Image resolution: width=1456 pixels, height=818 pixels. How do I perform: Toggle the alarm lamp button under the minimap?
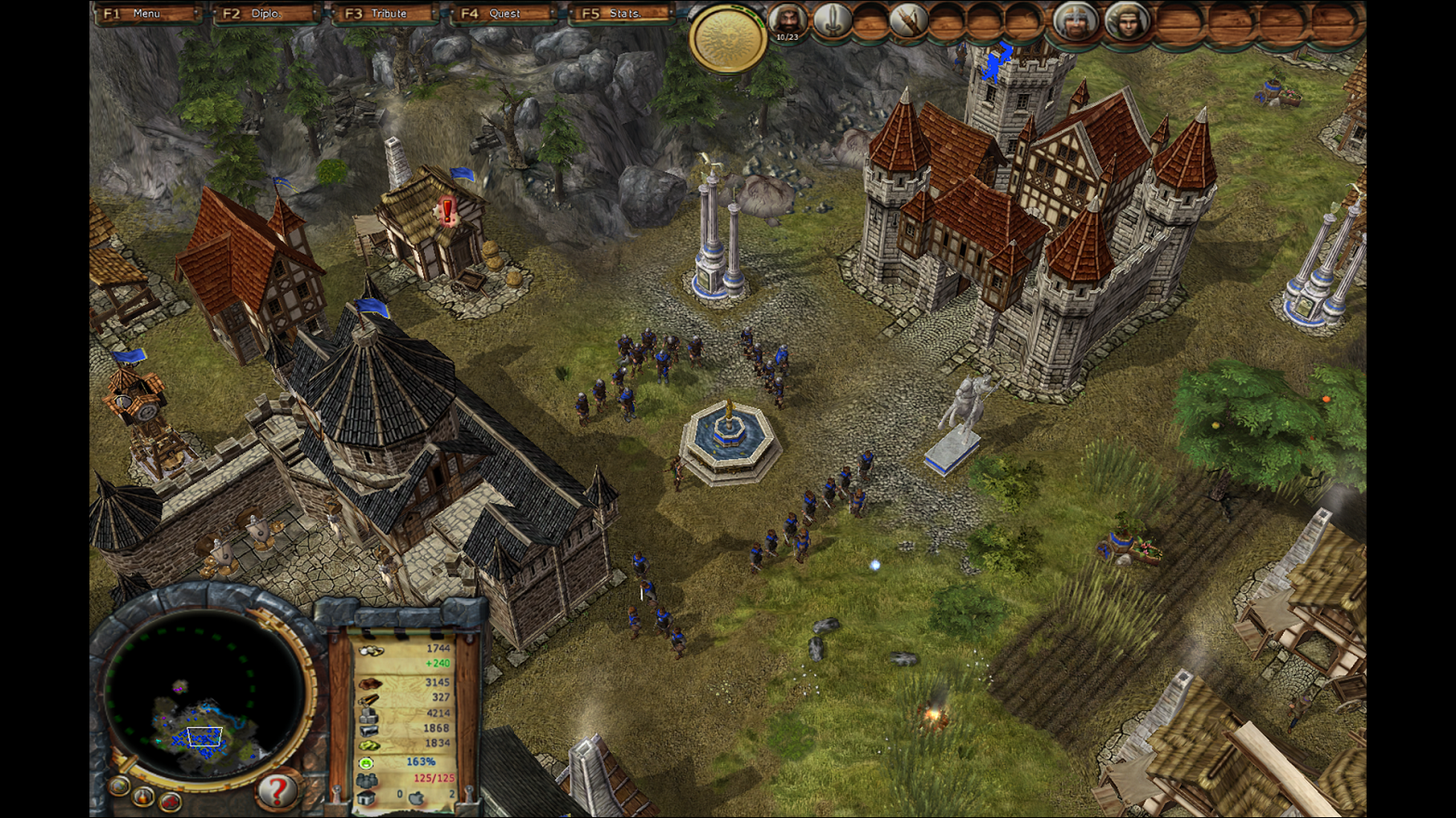click(144, 798)
